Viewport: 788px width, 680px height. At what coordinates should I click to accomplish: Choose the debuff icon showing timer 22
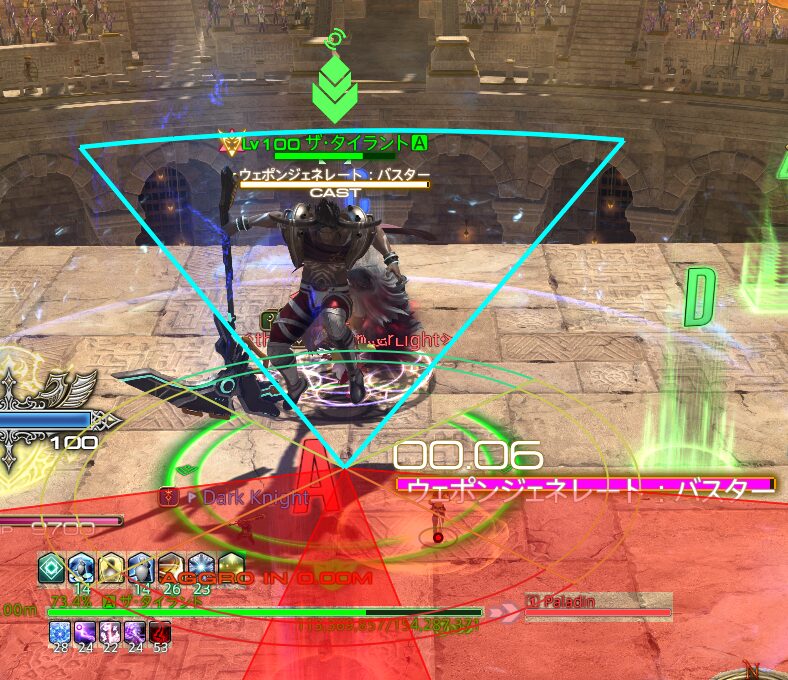(109, 632)
